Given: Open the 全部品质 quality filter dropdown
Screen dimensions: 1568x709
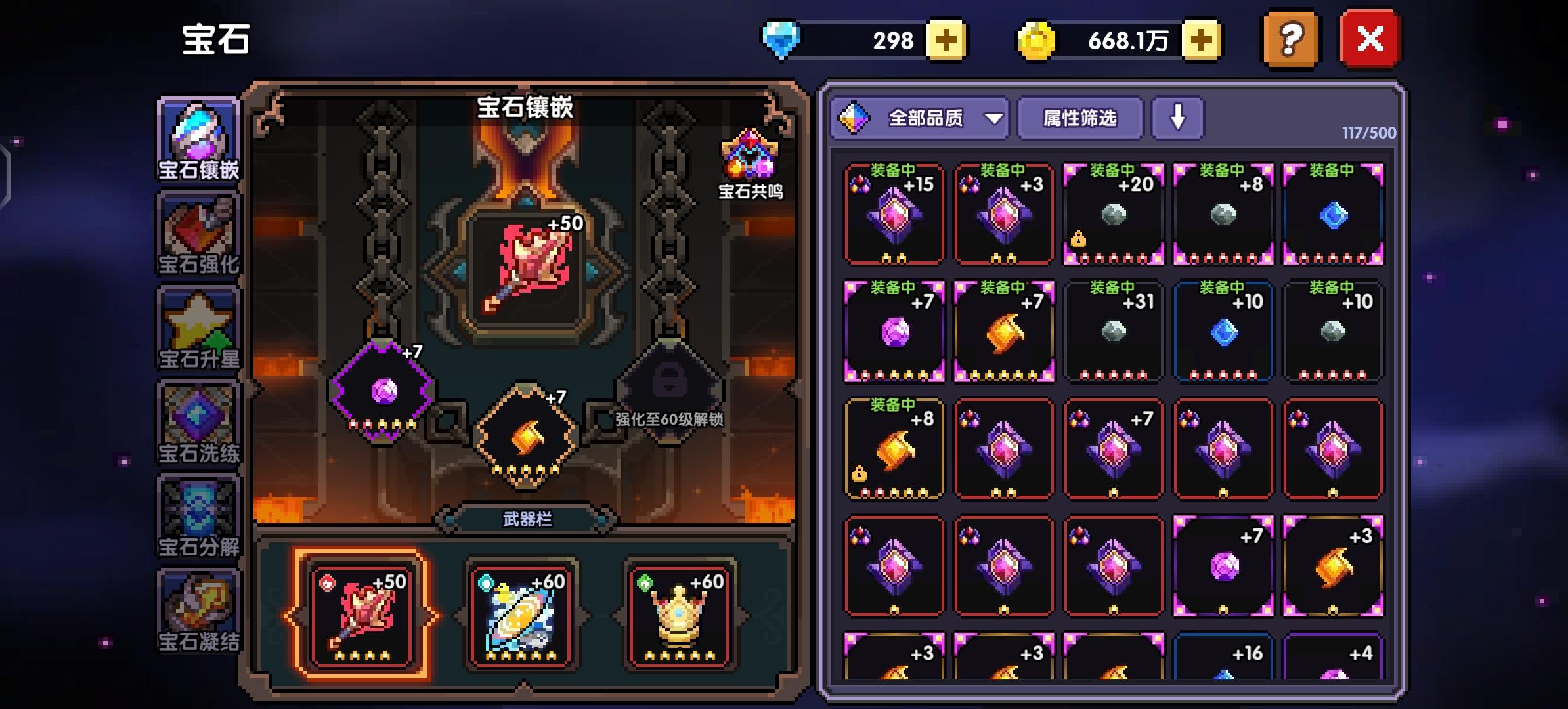Looking at the screenshot, I should pyautogui.click(x=919, y=119).
